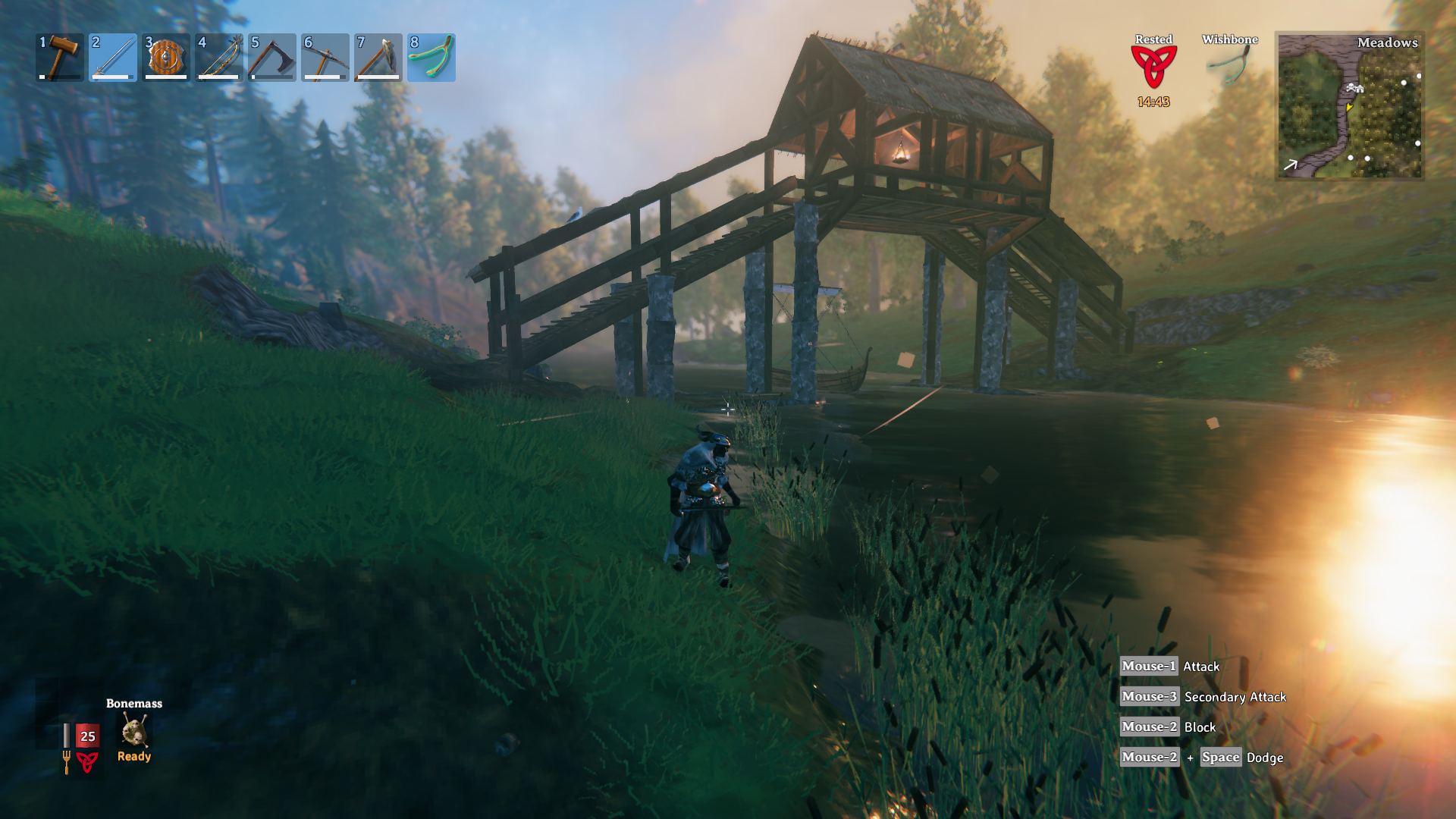This screenshot has height=819, width=1456.
Task: Select the axe in hotbar slot 5
Action: (x=272, y=58)
